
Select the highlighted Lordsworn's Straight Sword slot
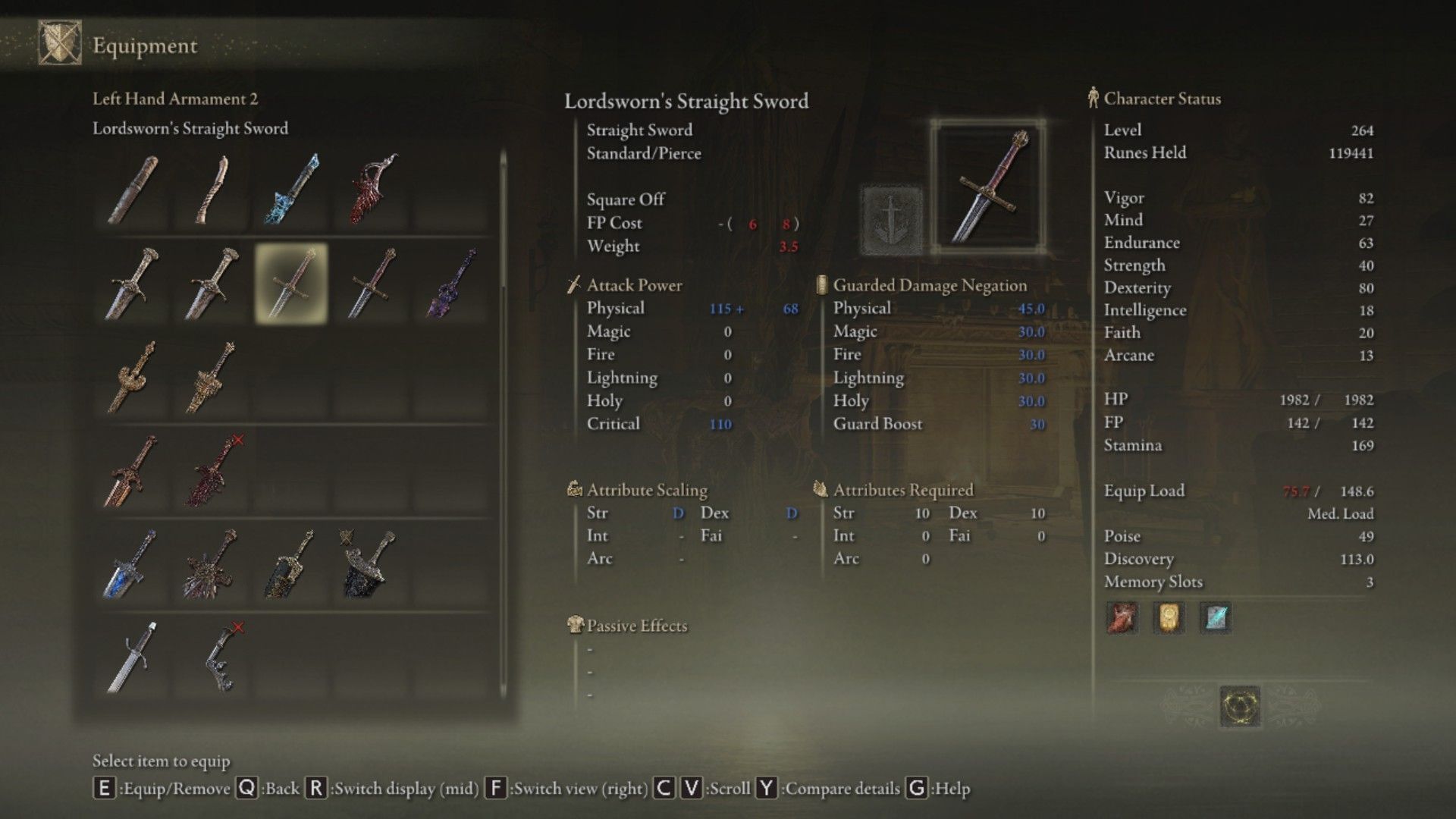tap(291, 284)
